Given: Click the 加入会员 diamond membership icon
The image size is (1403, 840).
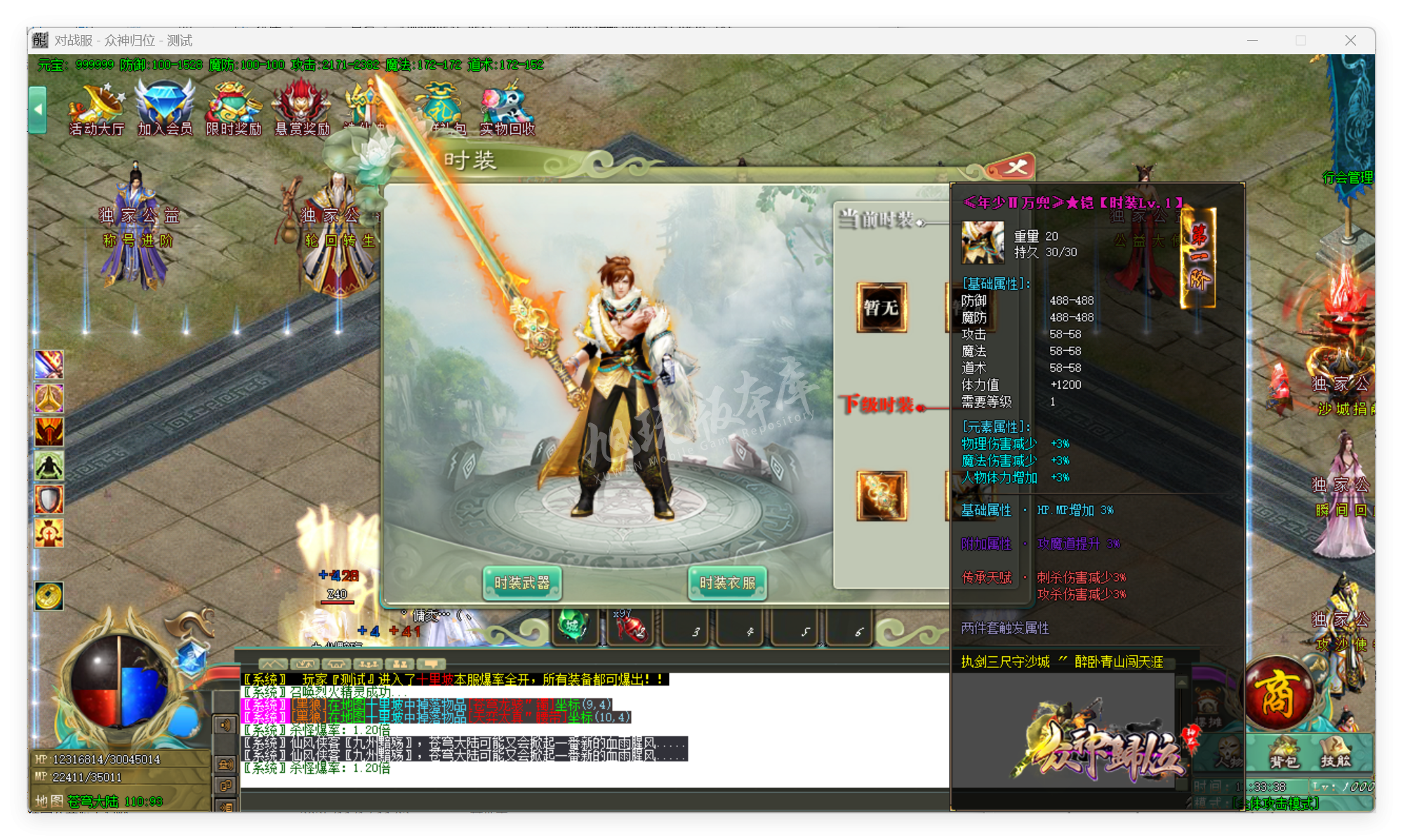Looking at the screenshot, I should [x=164, y=109].
